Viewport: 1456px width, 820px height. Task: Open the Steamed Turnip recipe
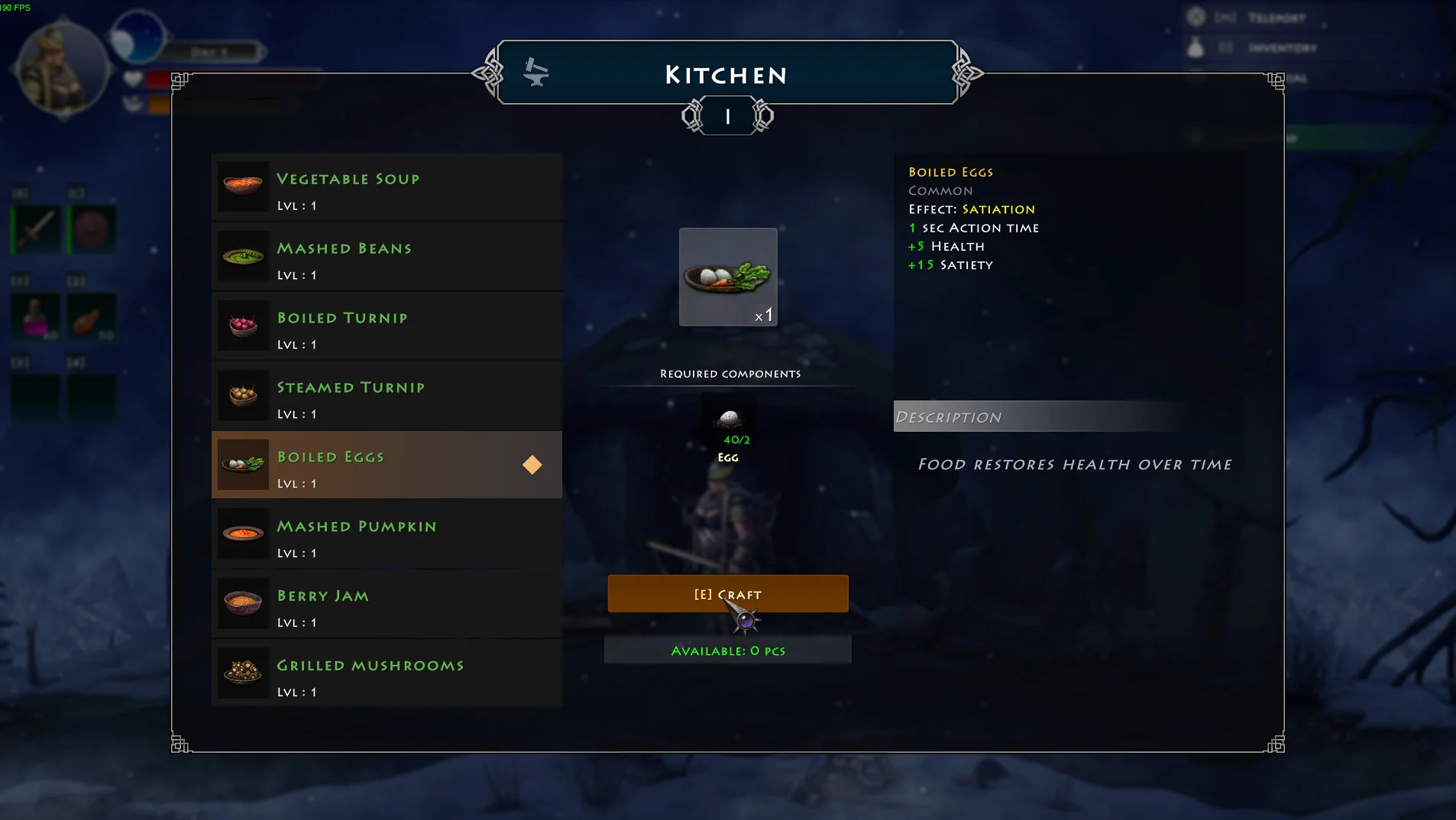(387, 396)
